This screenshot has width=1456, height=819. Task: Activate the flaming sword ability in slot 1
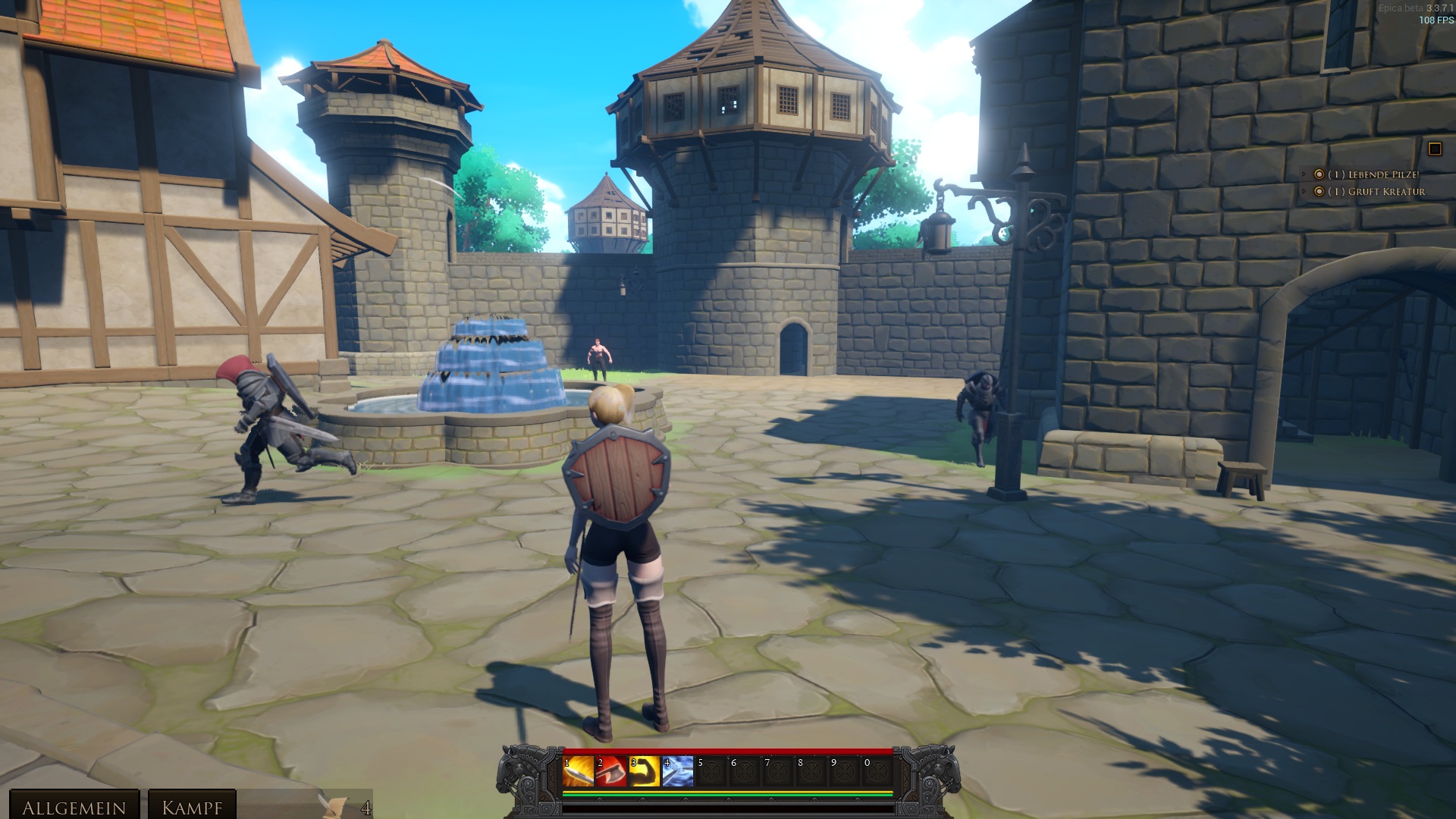click(x=579, y=772)
